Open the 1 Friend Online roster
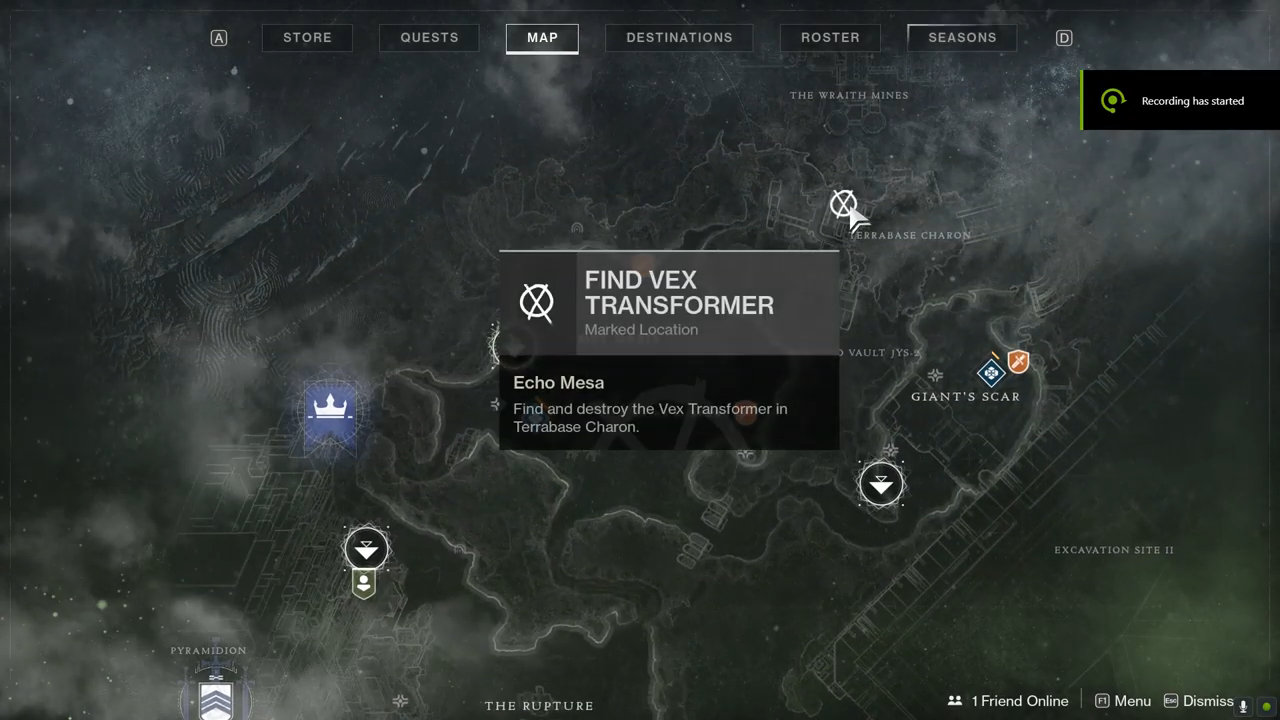This screenshot has width=1280, height=720. point(1008,701)
